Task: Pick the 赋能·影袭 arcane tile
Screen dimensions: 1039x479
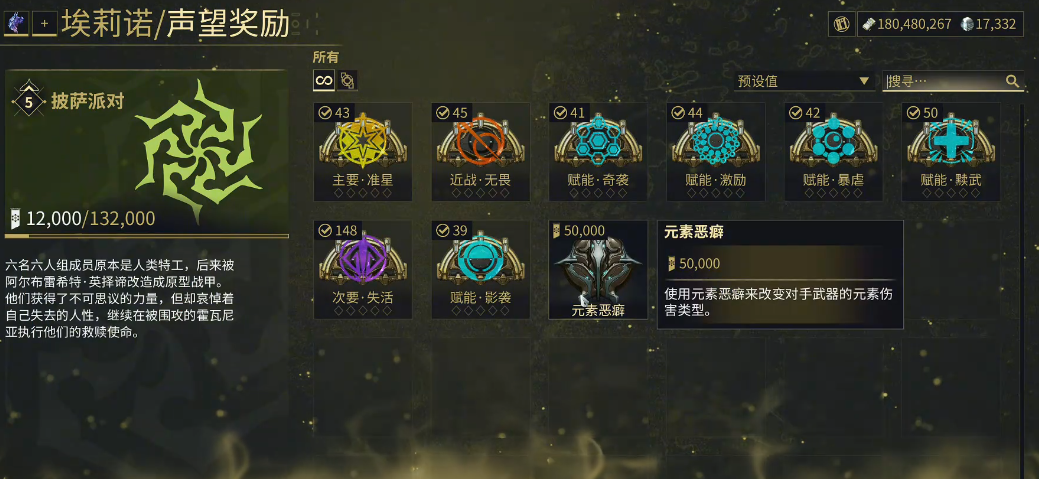Action: tap(480, 269)
